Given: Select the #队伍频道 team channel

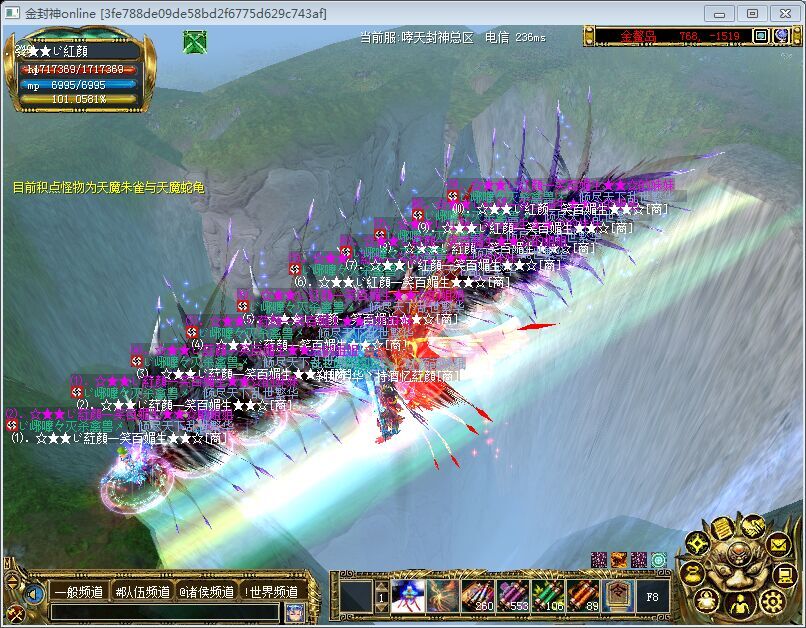Looking at the screenshot, I should point(142,592).
